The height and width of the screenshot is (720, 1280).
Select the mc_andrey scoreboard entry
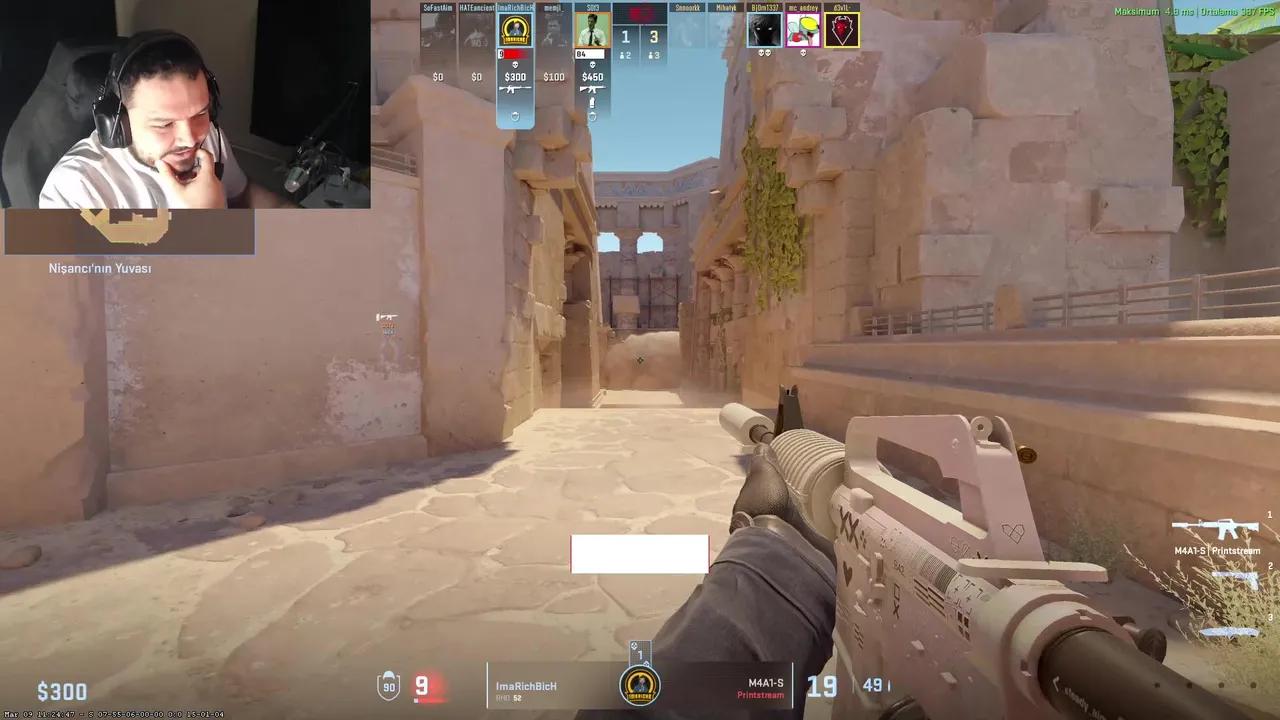point(803,31)
